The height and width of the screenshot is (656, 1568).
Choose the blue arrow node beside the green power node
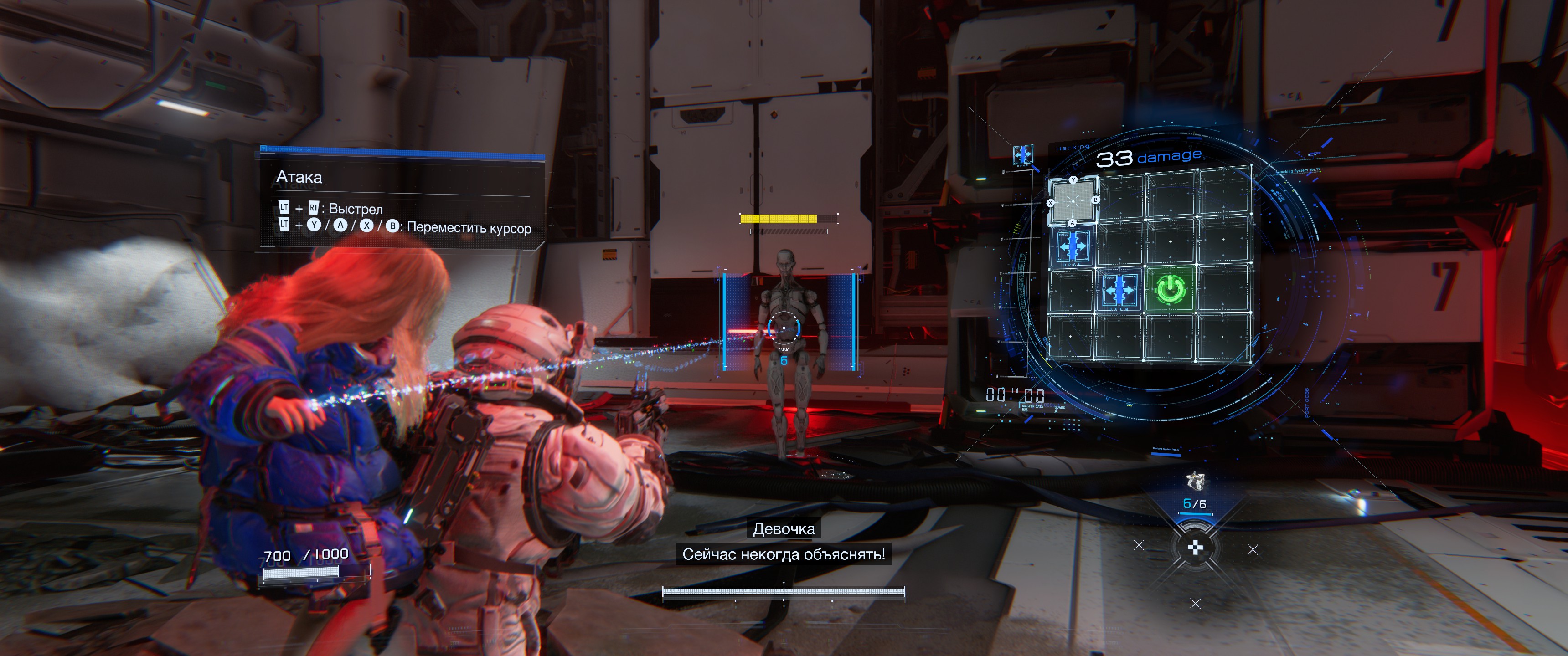point(1119,290)
